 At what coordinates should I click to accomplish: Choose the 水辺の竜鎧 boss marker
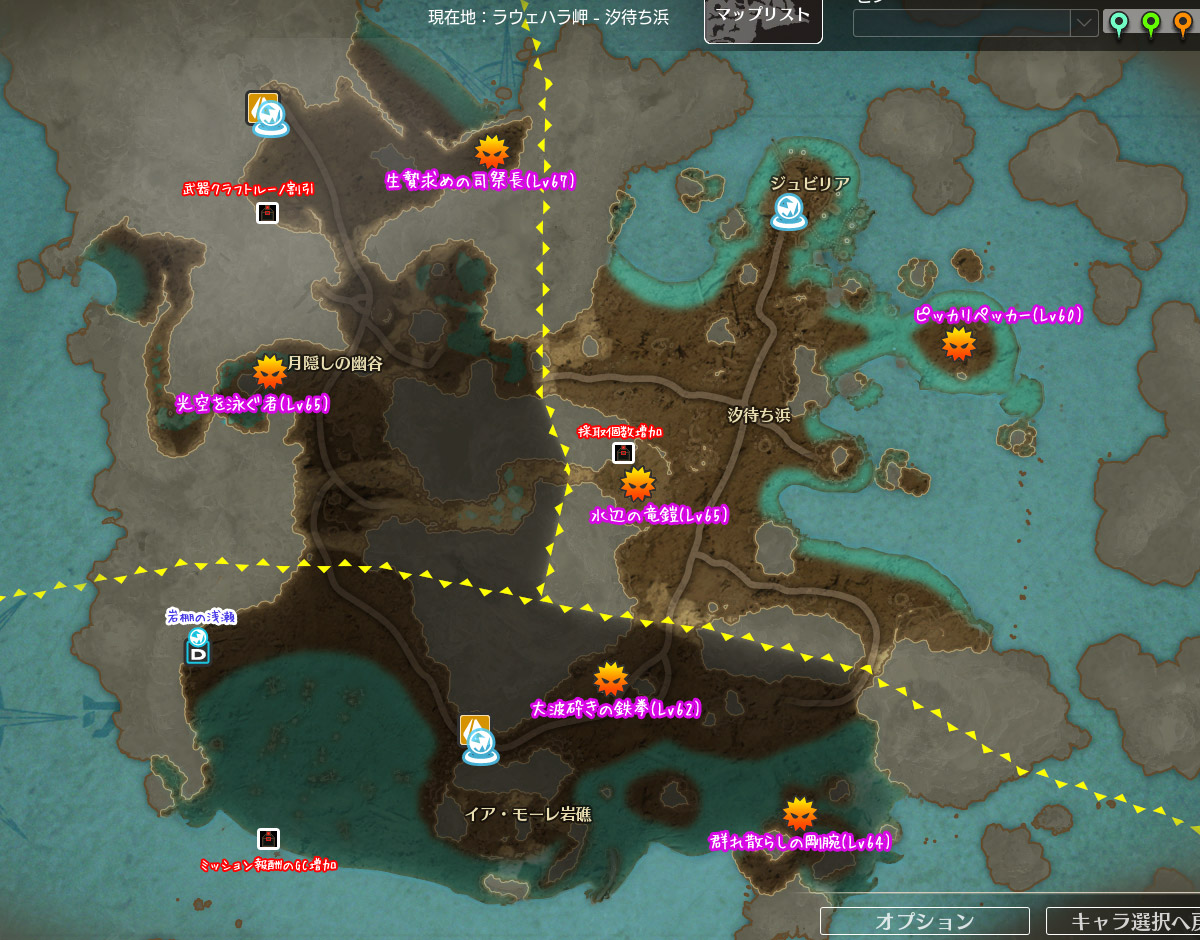click(637, 485)
